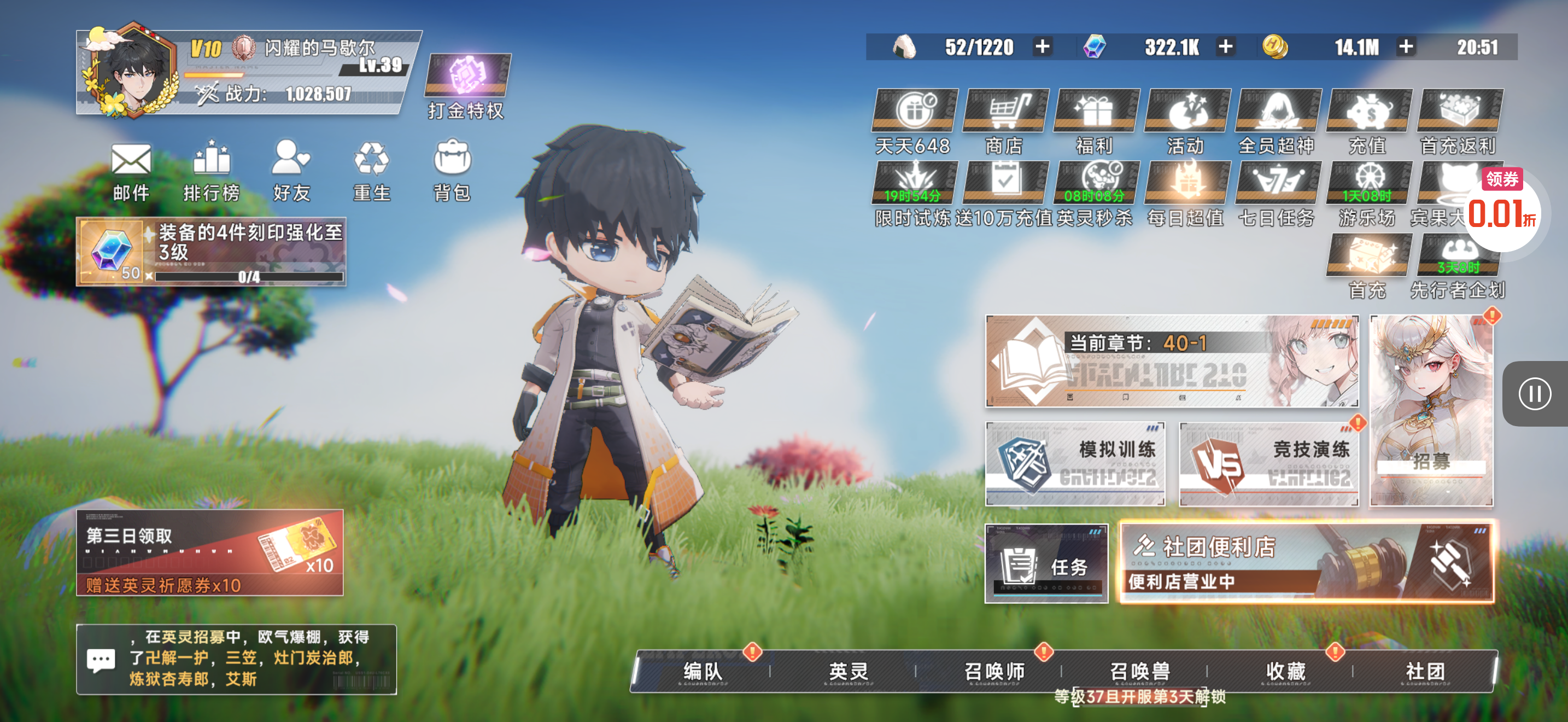The width and height of the screenshot is (1568, 722).
Task: Open the 七日任务 seven-day tasks
Action: [1278, 193]
